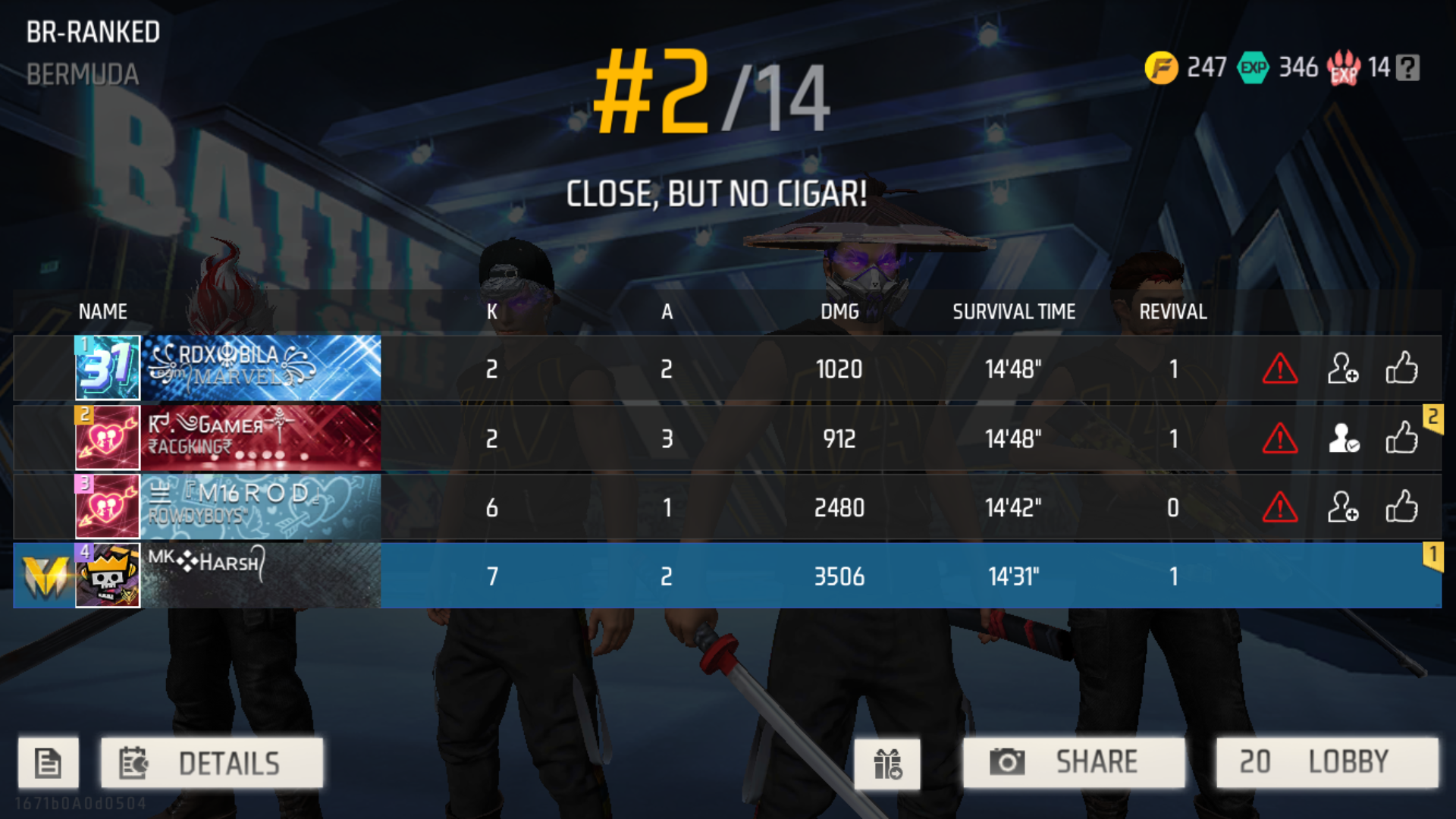Viewport: 1456px width, 819px height.
Task: Report player M16ROD
Action: (x=1279, y=507)
